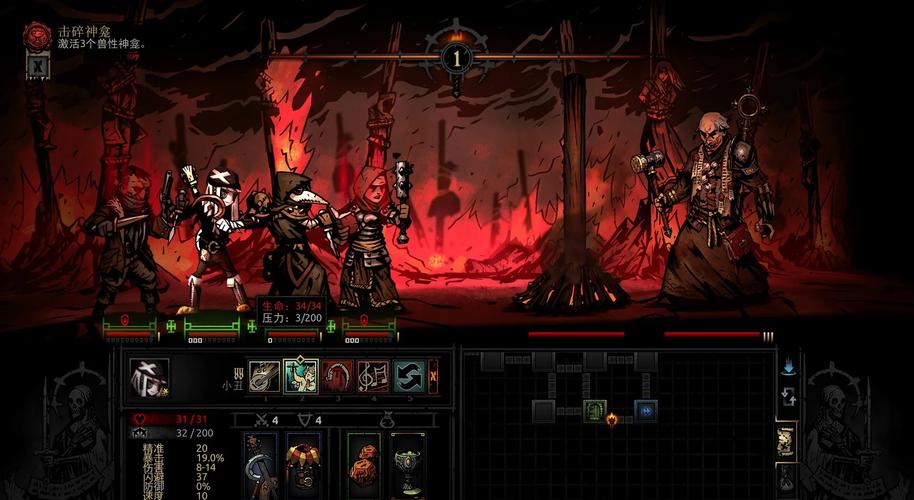Click the blue down-arrow button beside the map
914x500 pixels.
[x=788, y=367]
